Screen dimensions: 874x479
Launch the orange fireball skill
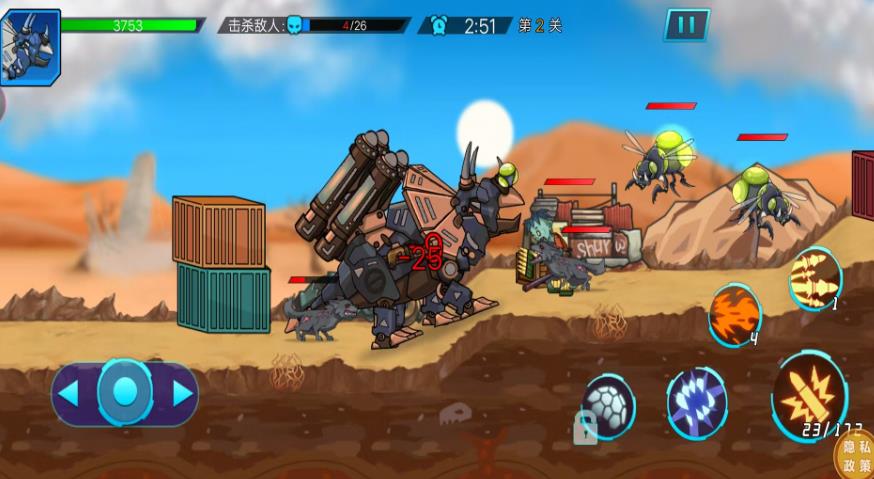coord(735,314)
